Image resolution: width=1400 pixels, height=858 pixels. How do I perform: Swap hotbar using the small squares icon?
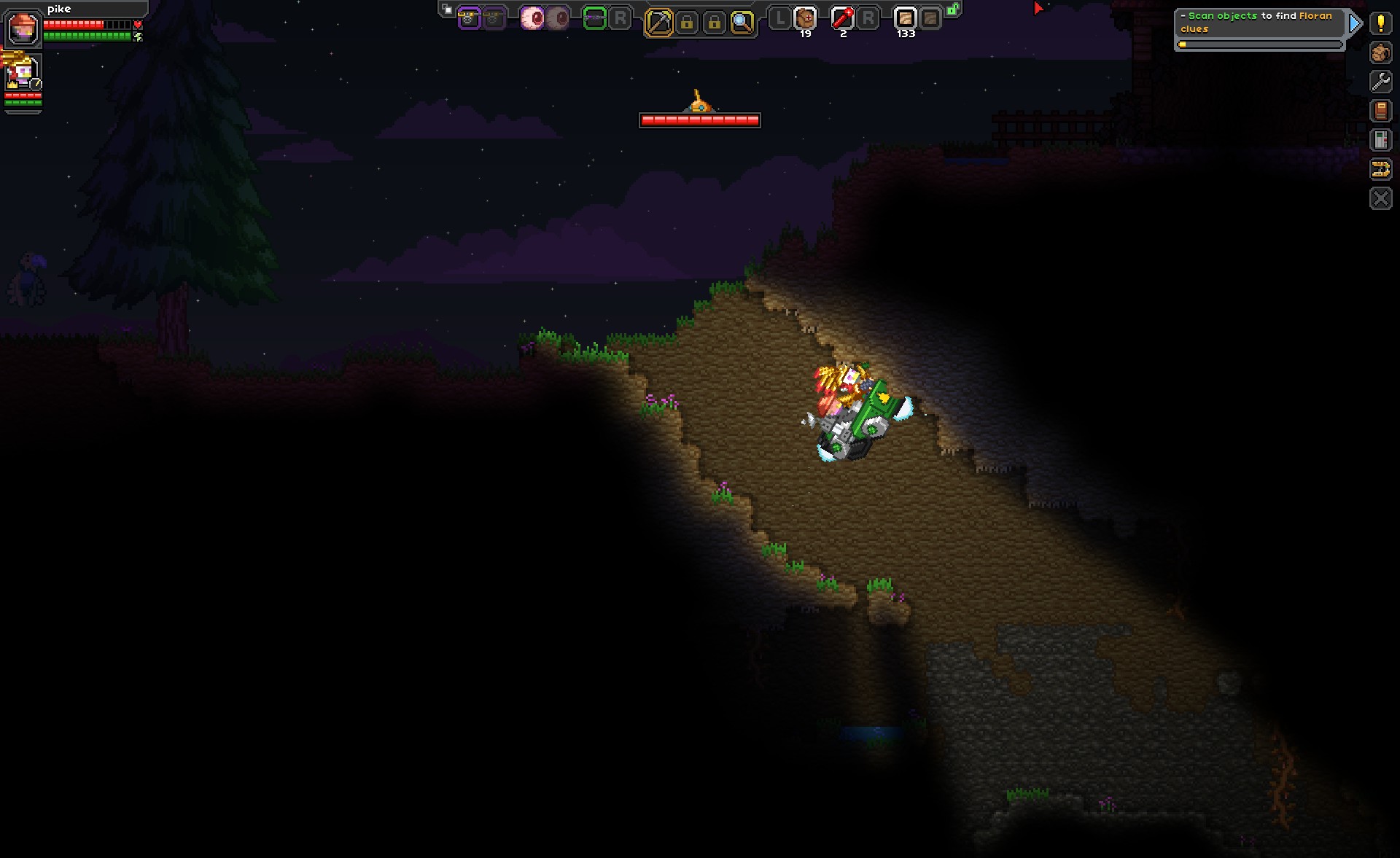click(447, 9)
